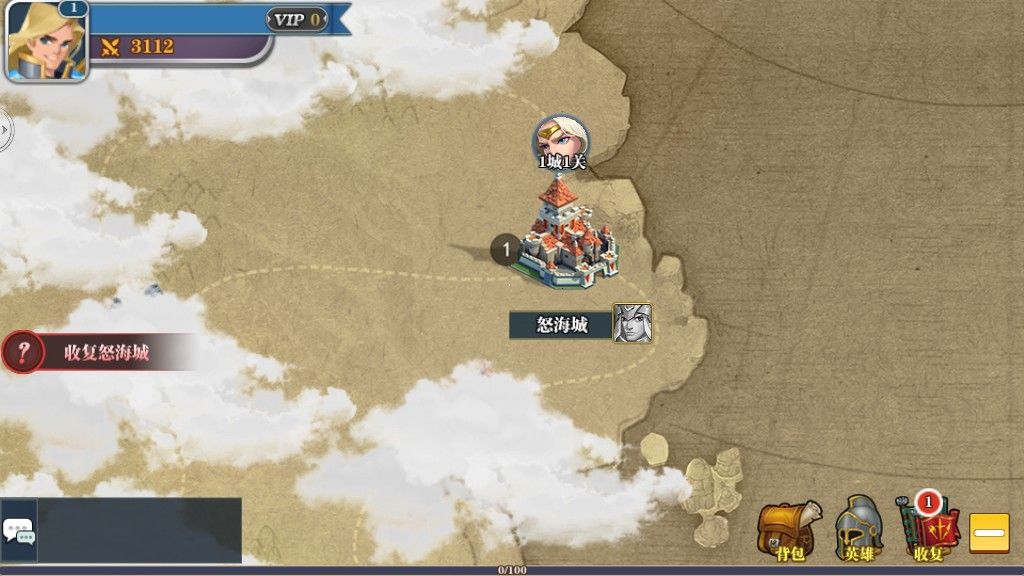Viewport: 1024px width, 576px height.
Task: Open the VIP badge panel
Action: coord(297,19)
